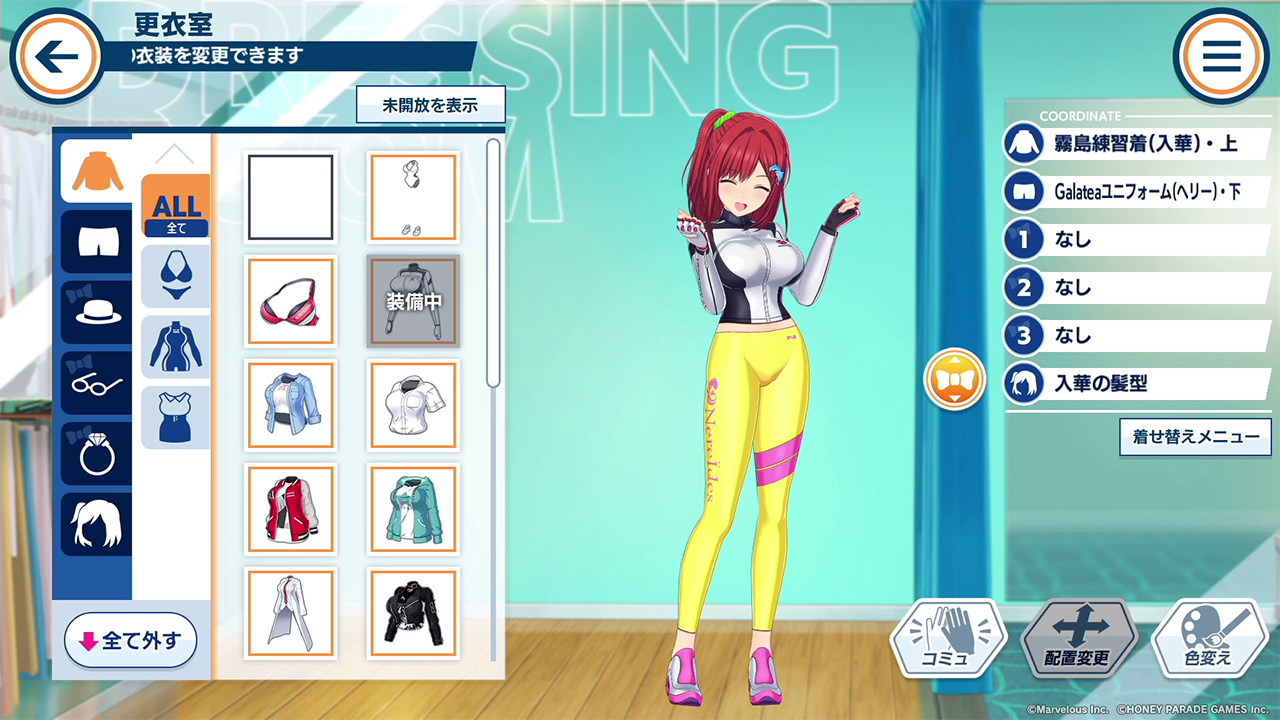The height and width of the screenshot is (720, 1280).
Task: Select the denim blue shirt thumbnail
Action: 290,404
